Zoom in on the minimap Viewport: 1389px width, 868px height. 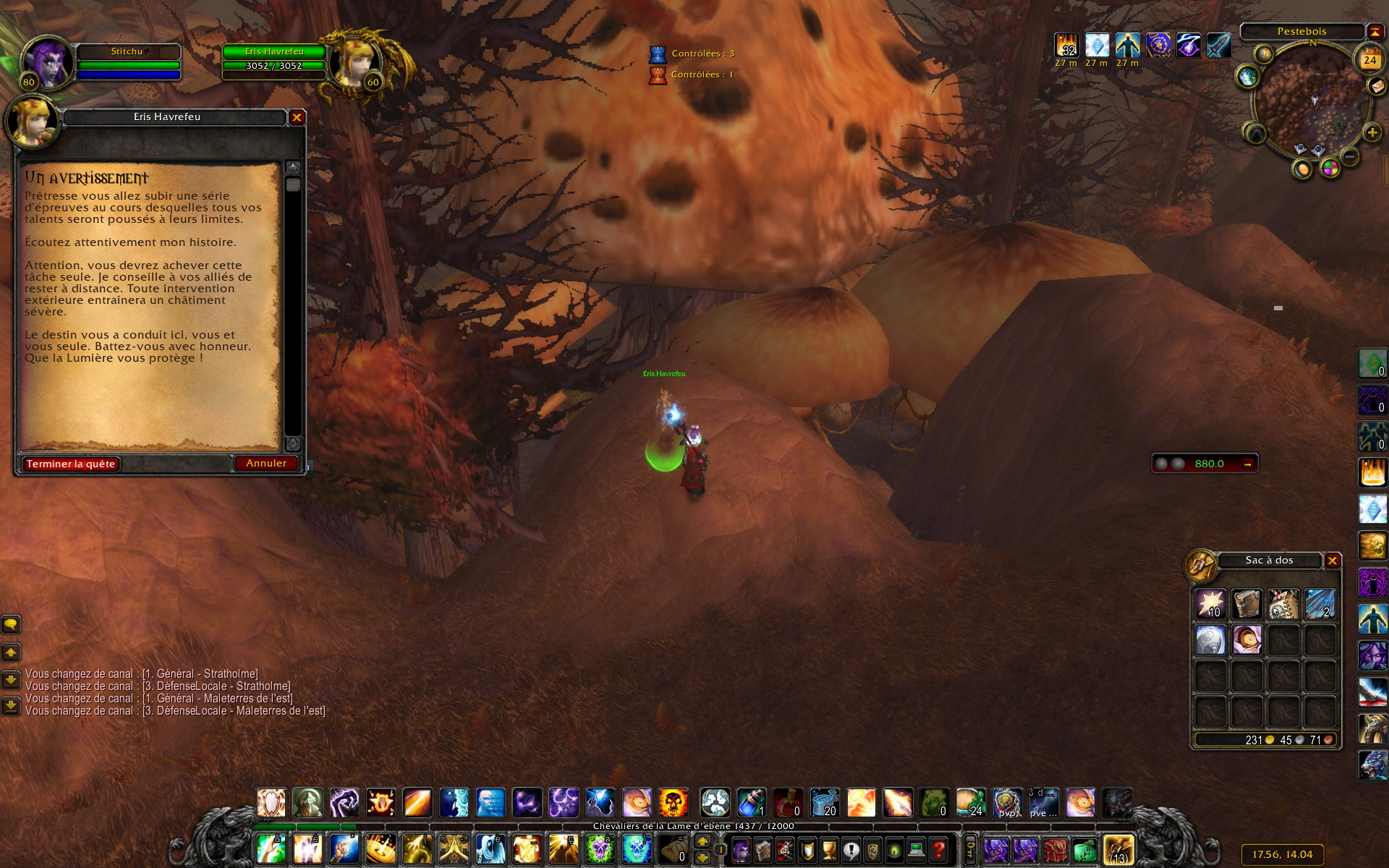pyautogui.click(x=1372, y=133)
